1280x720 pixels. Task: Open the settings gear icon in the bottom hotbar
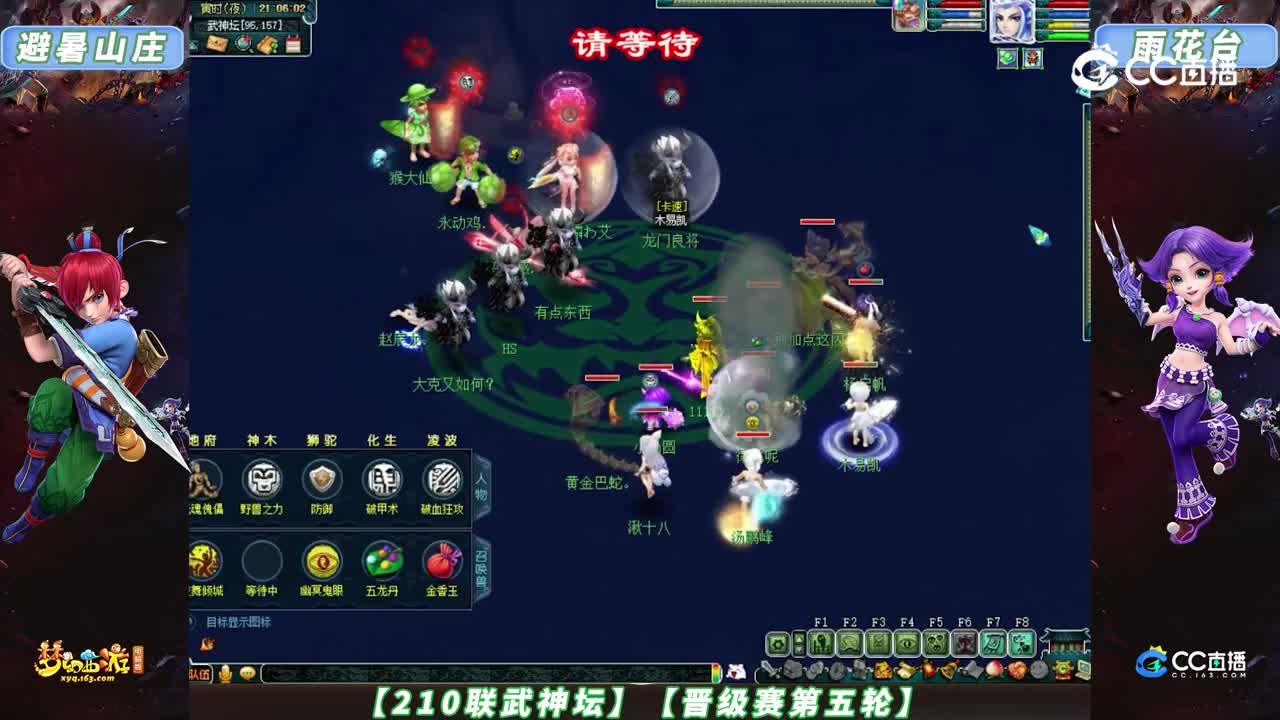[776, 643]
